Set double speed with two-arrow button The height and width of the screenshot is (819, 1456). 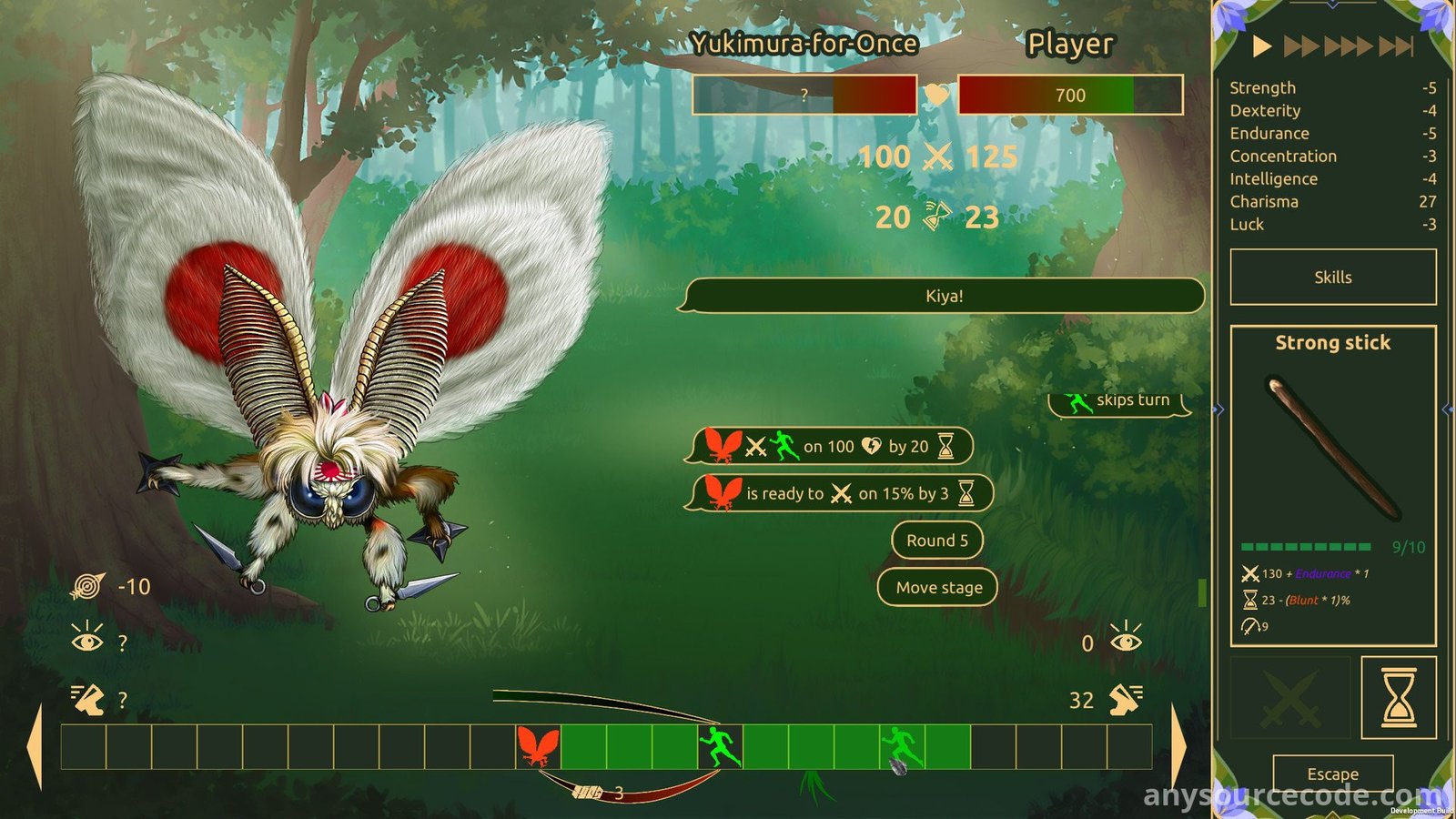pyautogui.click(x=1301, y=45)
